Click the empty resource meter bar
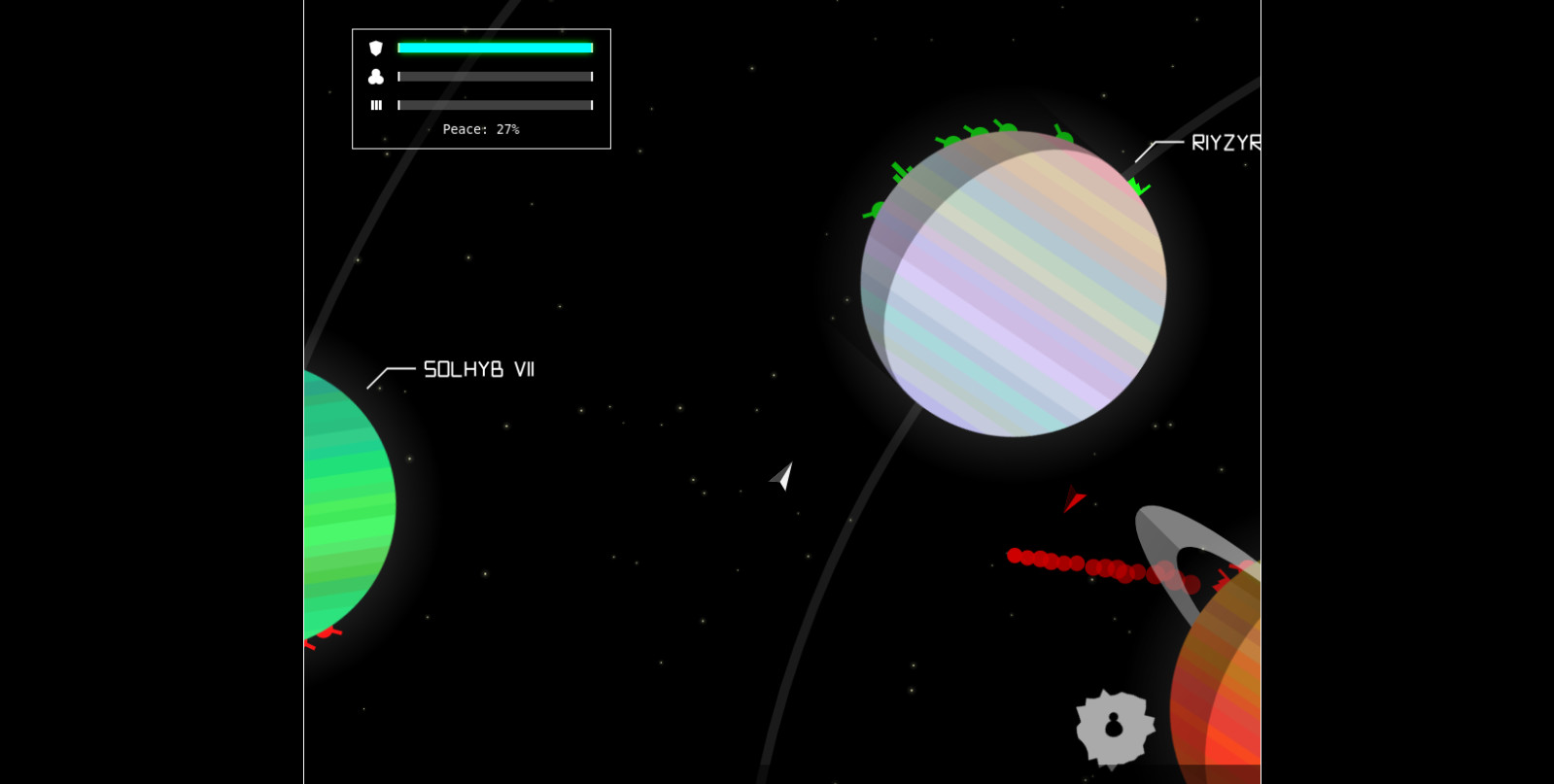This screenshot has width=1554, height=784. point(496,105)
